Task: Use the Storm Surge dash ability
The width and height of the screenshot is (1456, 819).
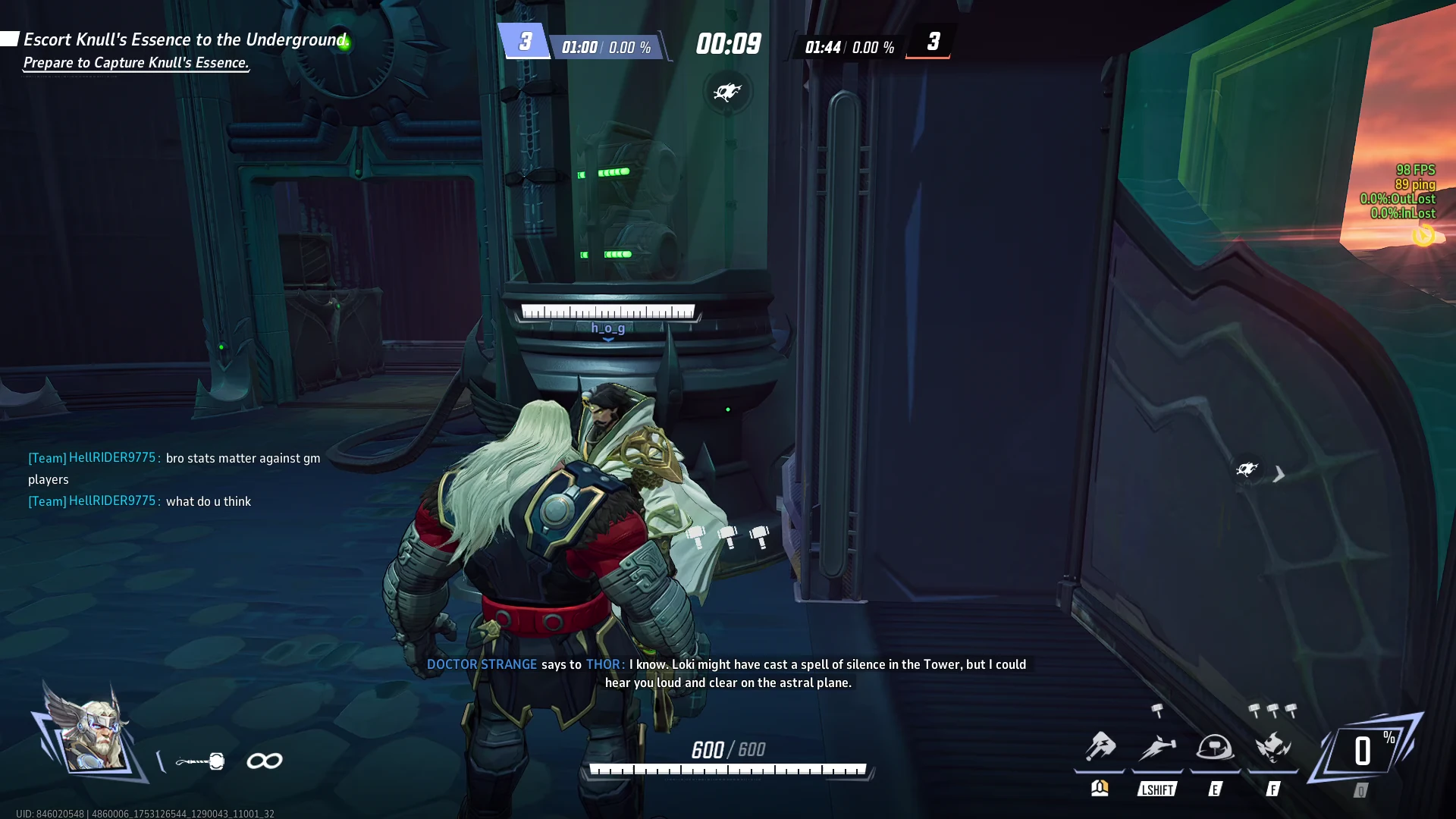Action: pos(1157,748)
